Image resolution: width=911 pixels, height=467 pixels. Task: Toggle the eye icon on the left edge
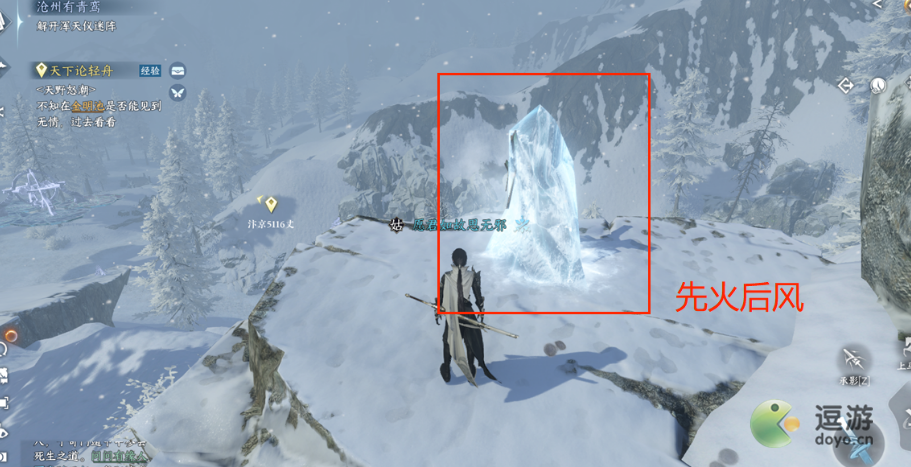click(x=4, y=433)
